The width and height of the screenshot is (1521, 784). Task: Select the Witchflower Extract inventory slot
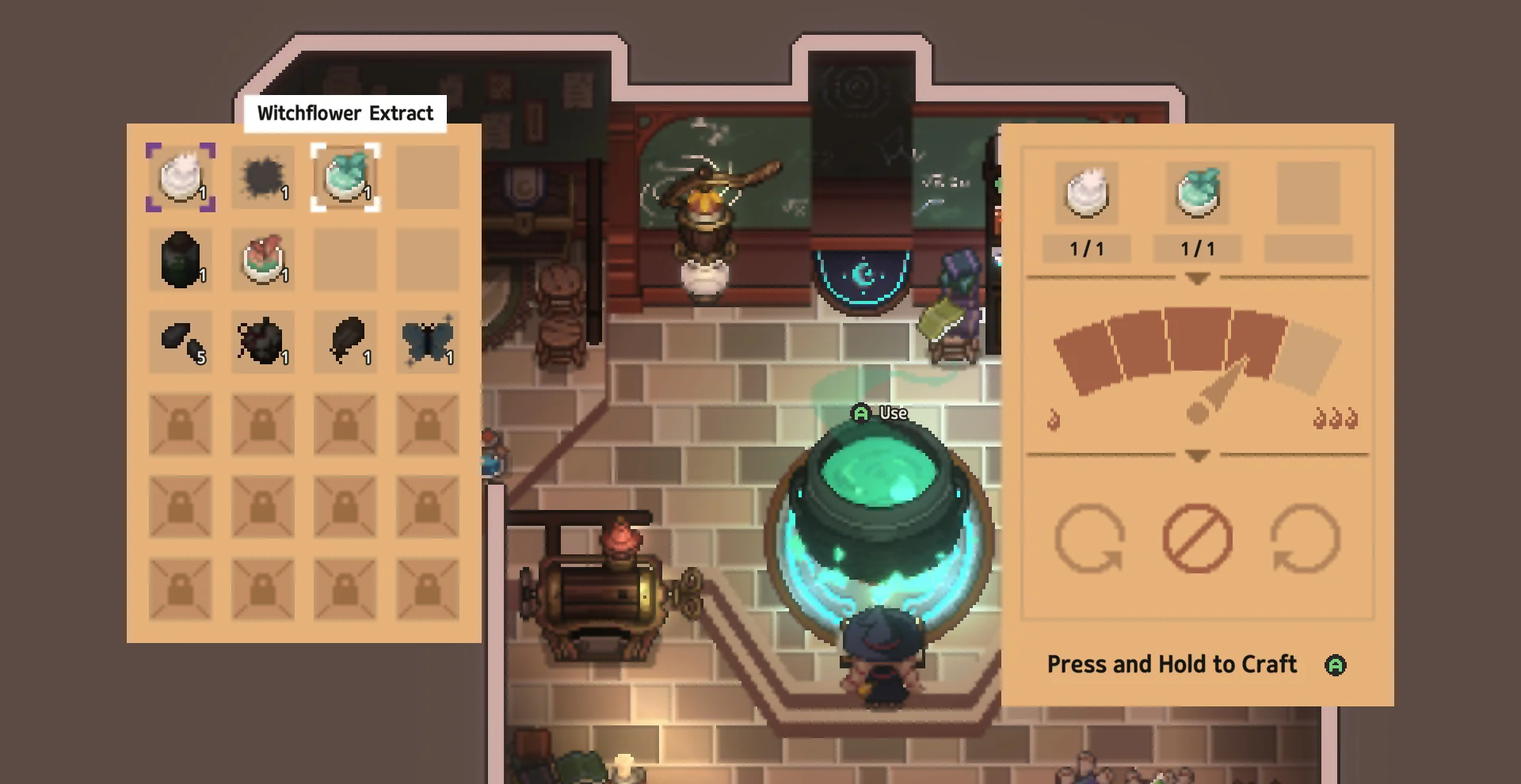[x=345, y=177]
